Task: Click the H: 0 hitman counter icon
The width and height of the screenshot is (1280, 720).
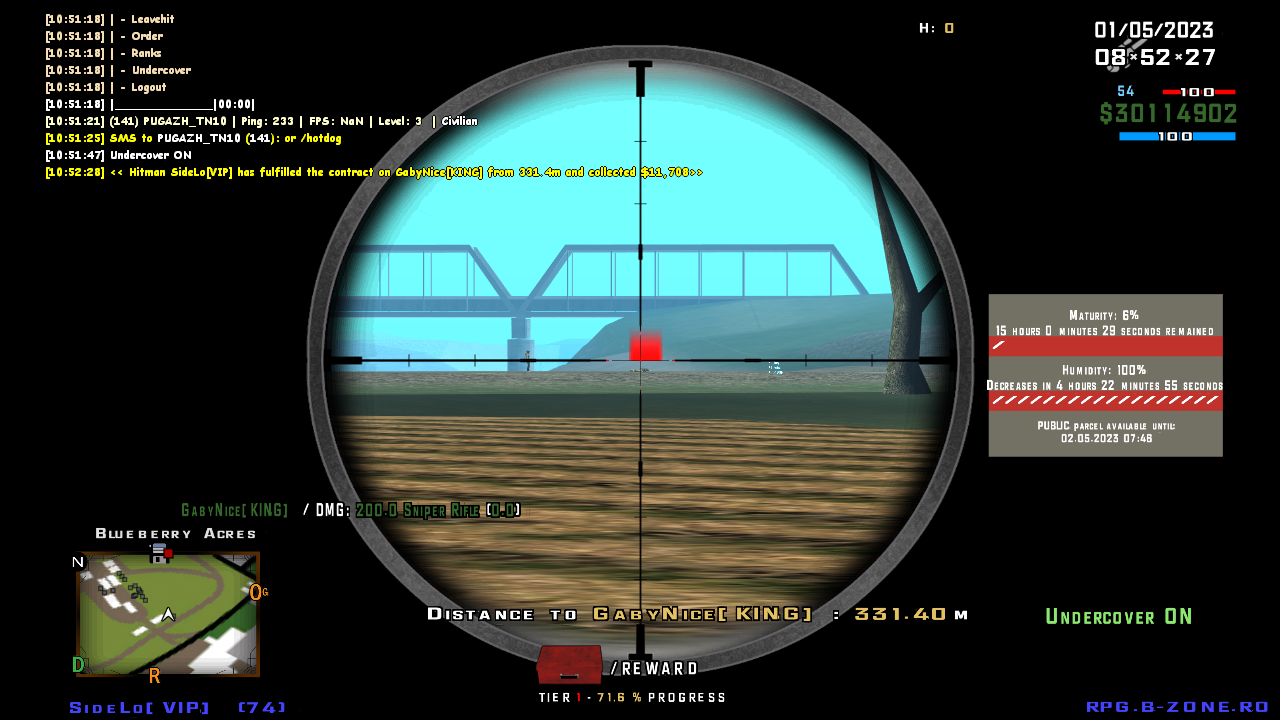Action: (938, 29)
